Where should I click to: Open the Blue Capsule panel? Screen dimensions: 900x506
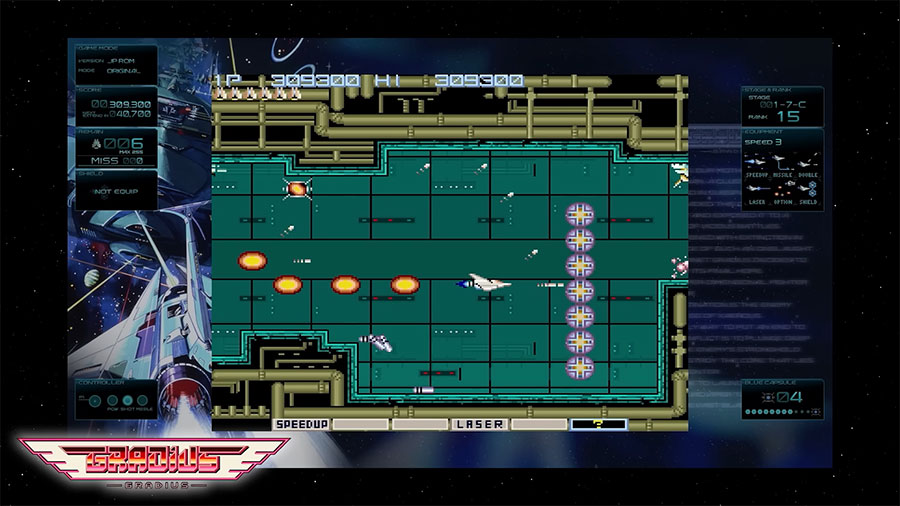point(783,398)
